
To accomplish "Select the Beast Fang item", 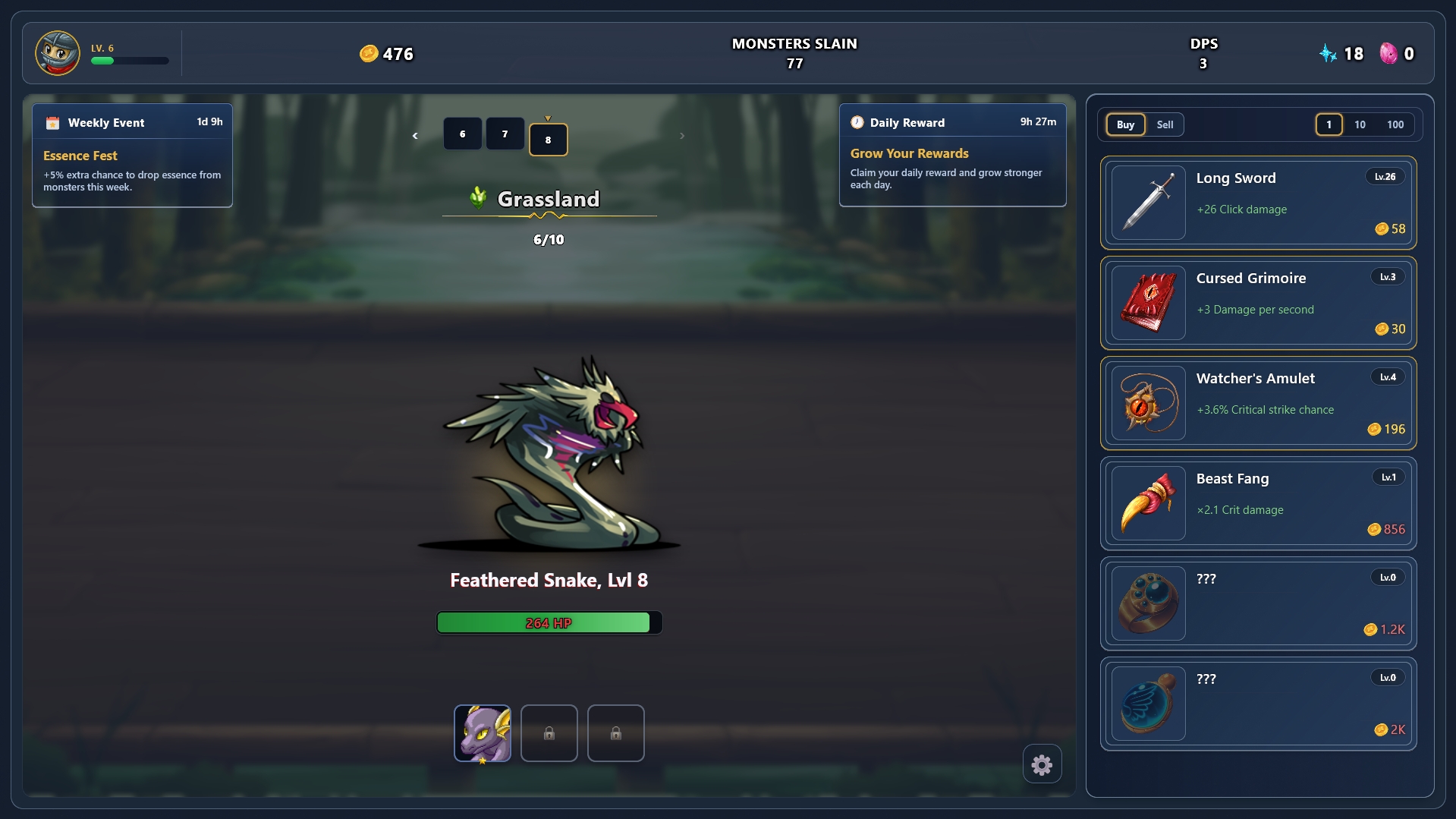I will pos(1258,503).
